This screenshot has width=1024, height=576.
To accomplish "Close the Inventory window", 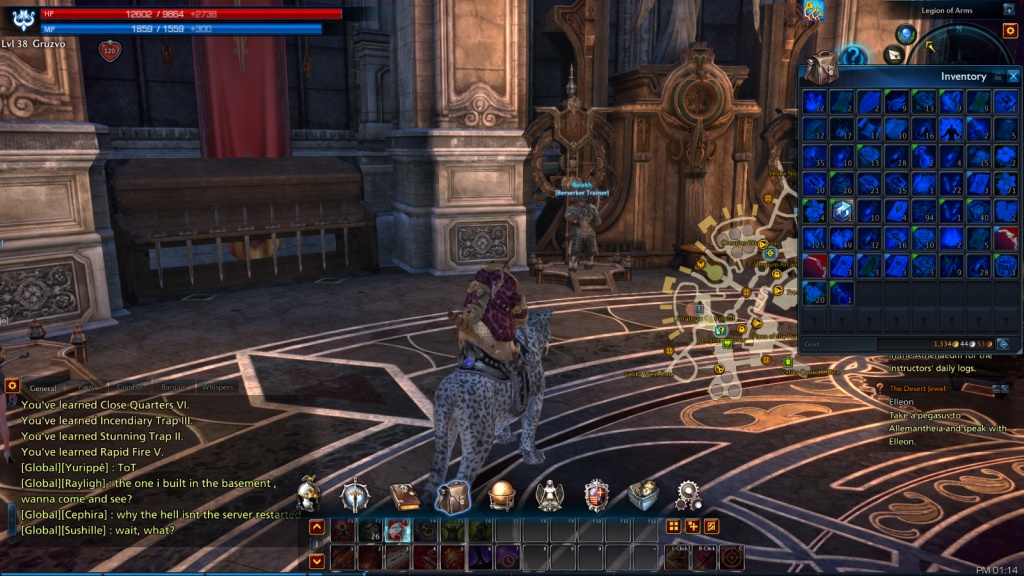I will 1013,76.
